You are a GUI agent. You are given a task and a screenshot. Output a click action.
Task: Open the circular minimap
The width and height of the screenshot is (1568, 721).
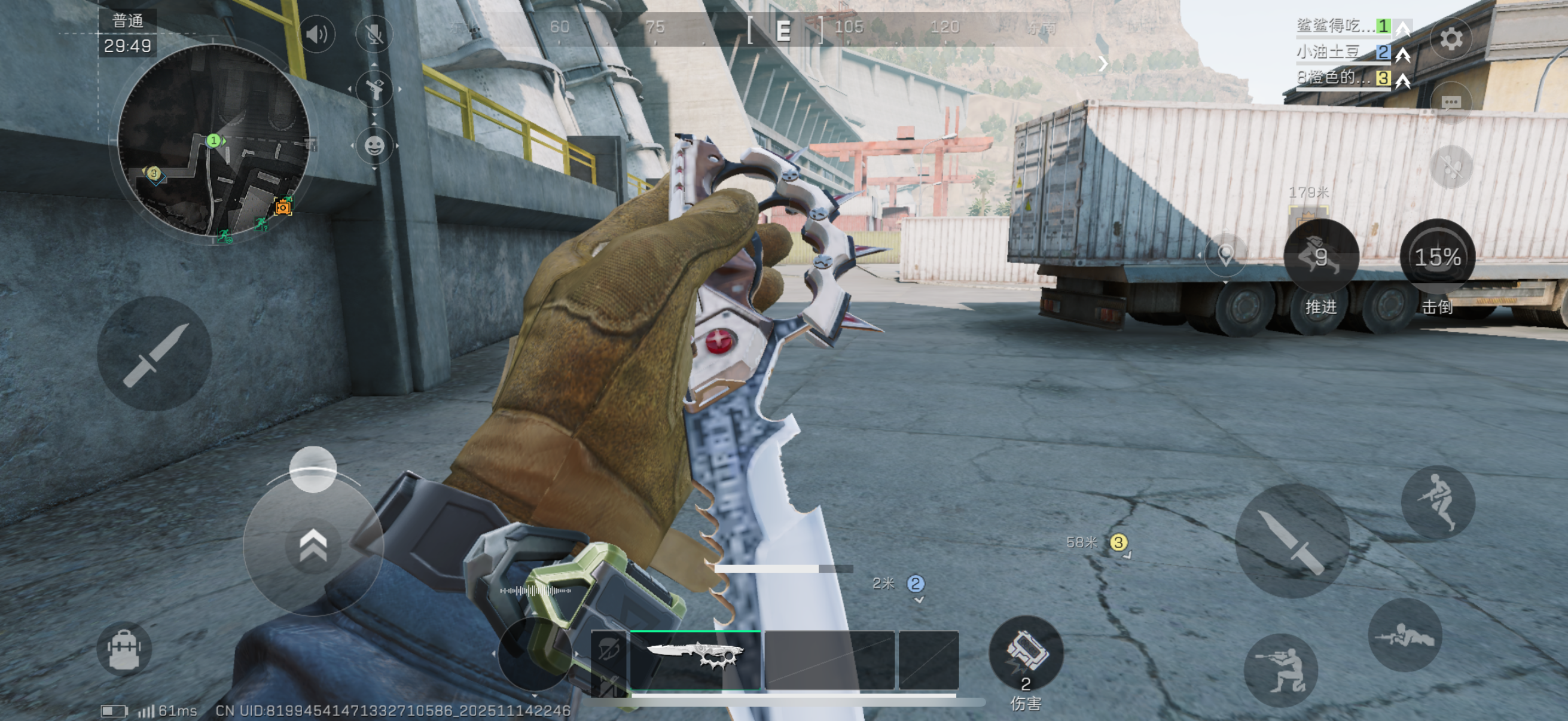213,141
